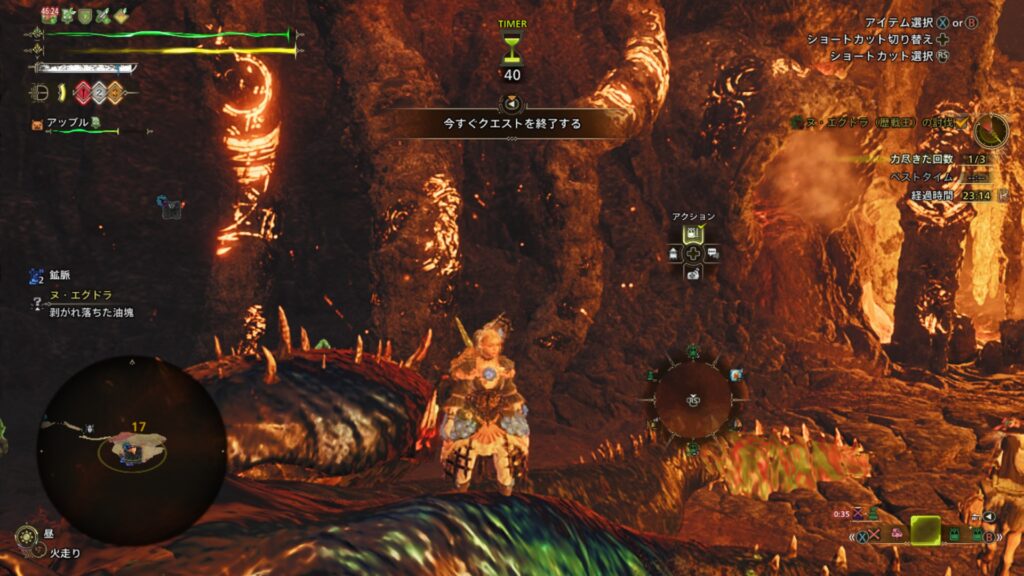Select the highlighted item bar slot
1024x576 pixels.
[925, 531]
